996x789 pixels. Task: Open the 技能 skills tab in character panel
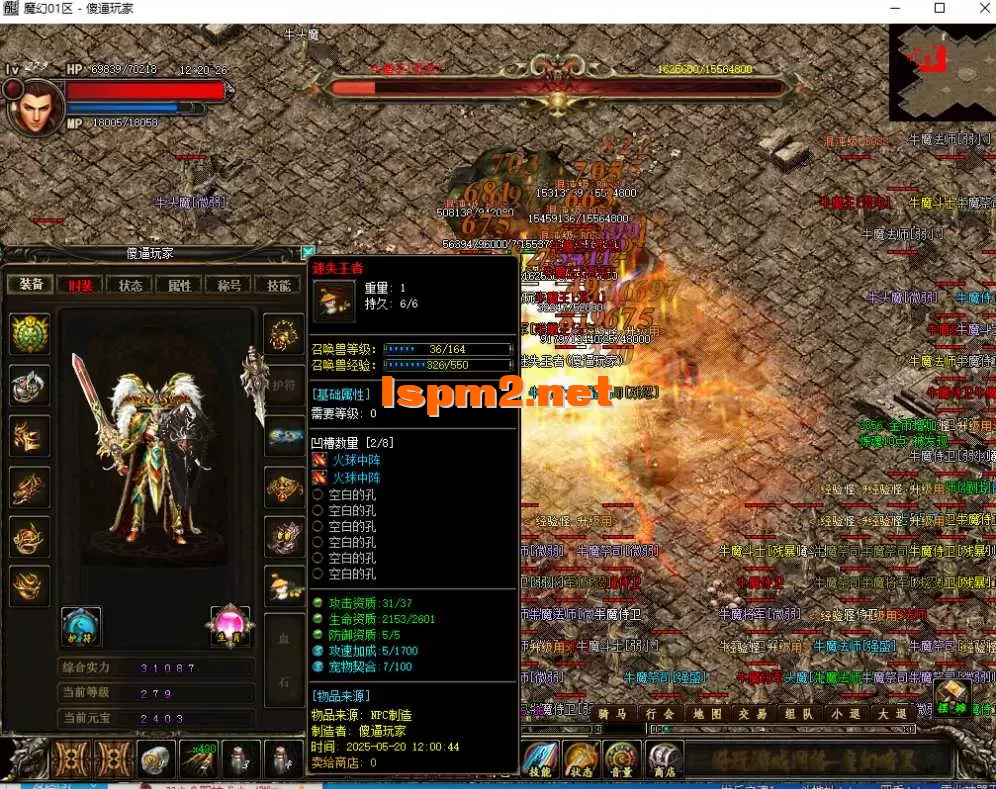[277, 285]
